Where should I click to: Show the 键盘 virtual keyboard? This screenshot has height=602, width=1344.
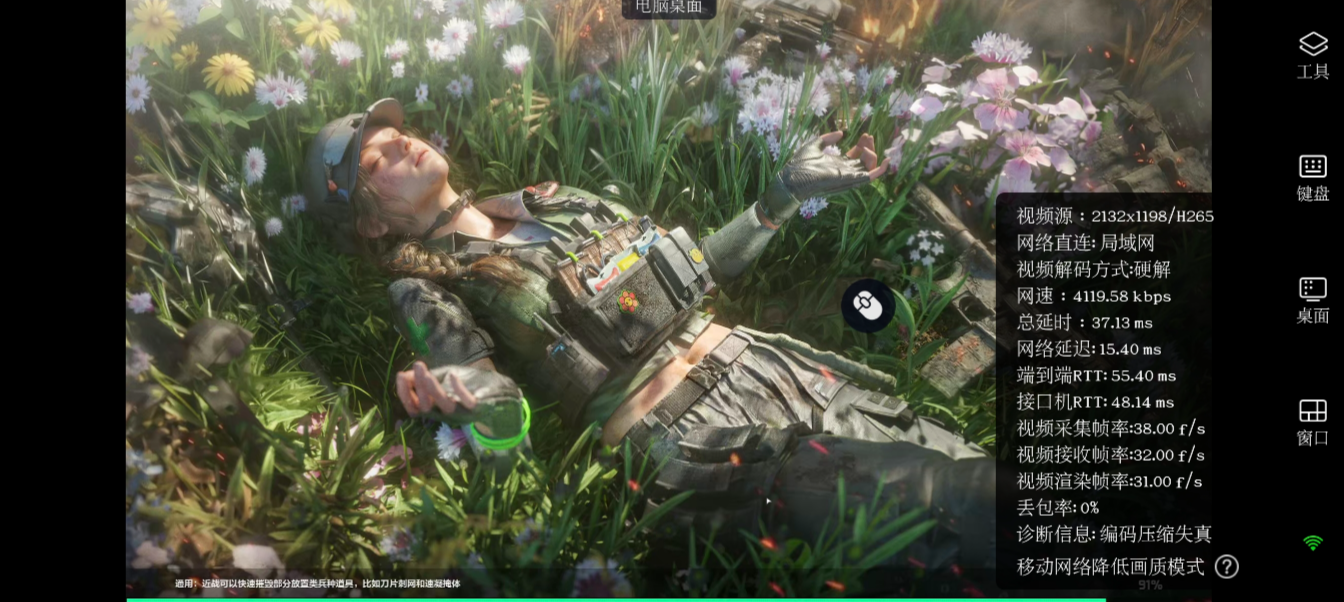pyautogui.click(x=1312, y=177)
